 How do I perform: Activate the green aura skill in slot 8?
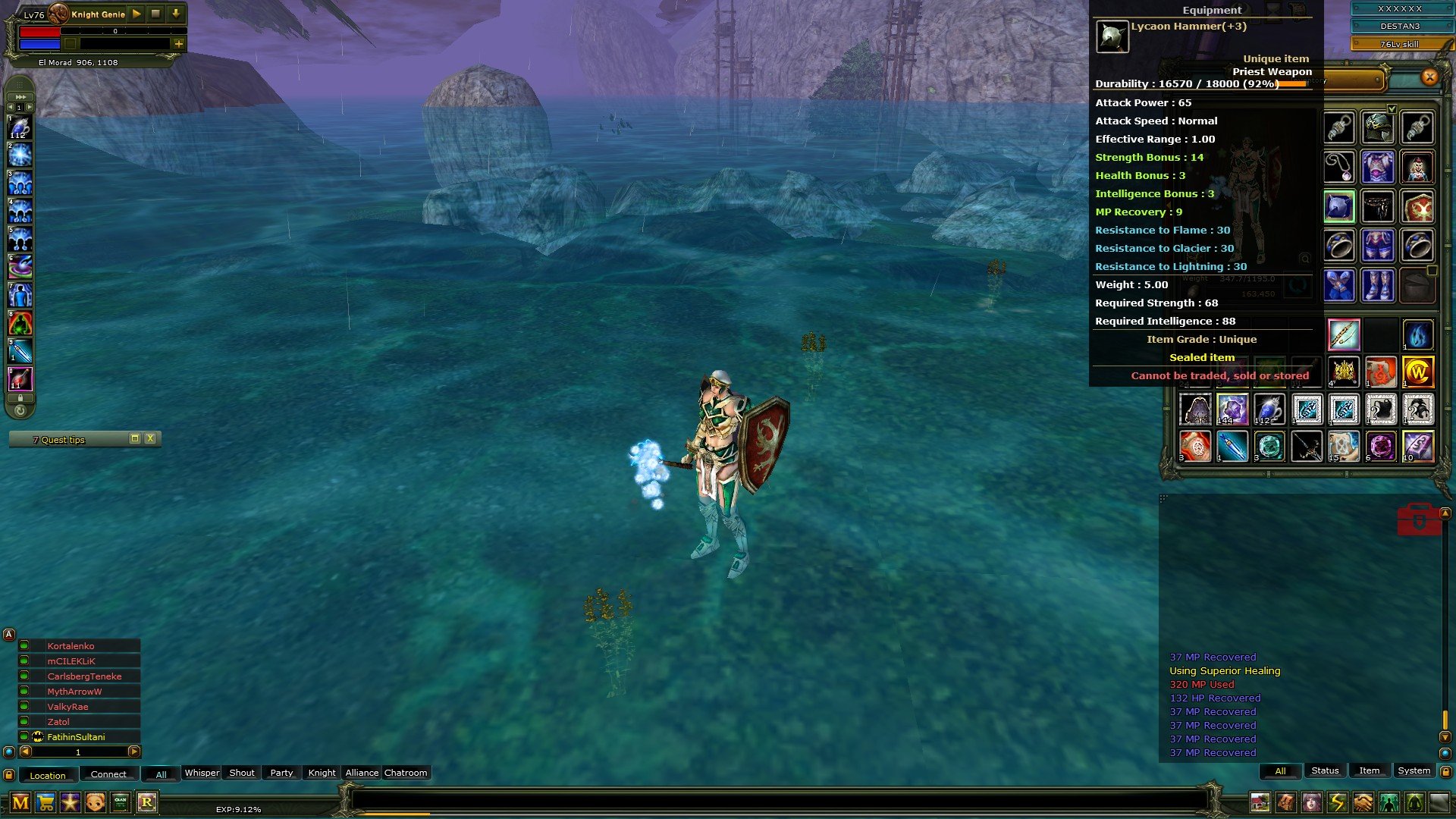coord(20,324)
